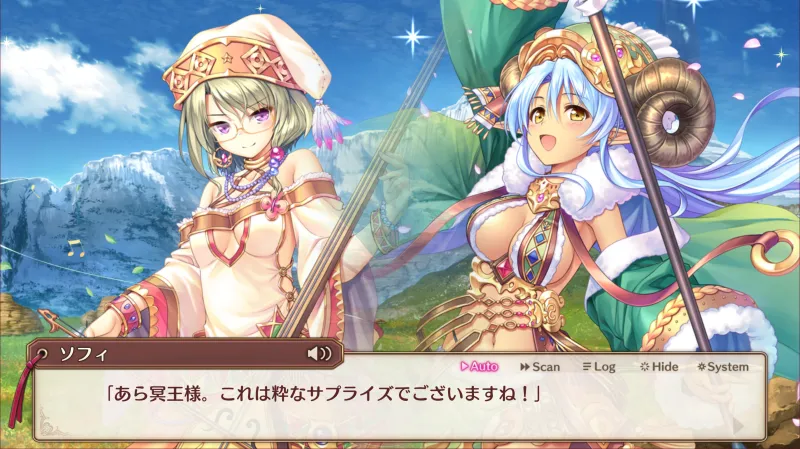Activate the Scan fast-forward button
Screen dimensions: 800x449
[539, 367]
